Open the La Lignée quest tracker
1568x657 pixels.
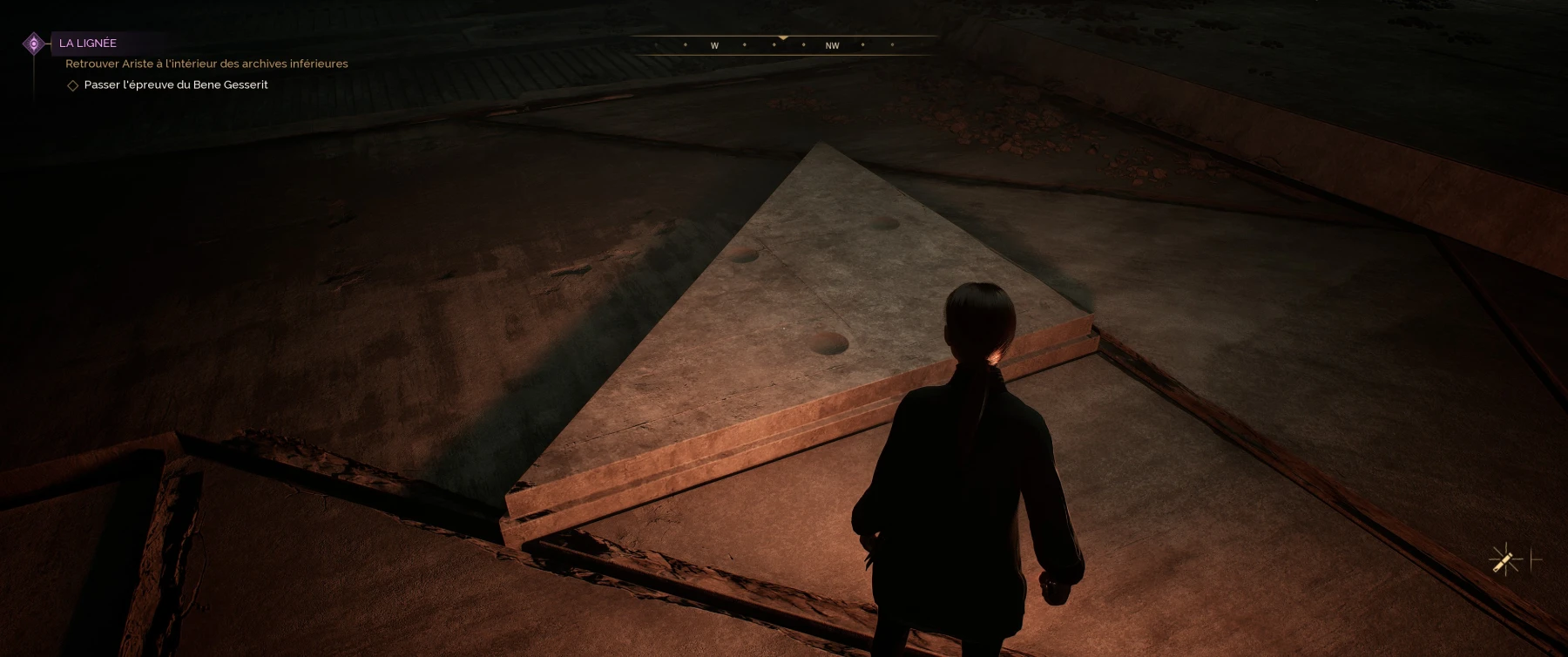(88, 43)
